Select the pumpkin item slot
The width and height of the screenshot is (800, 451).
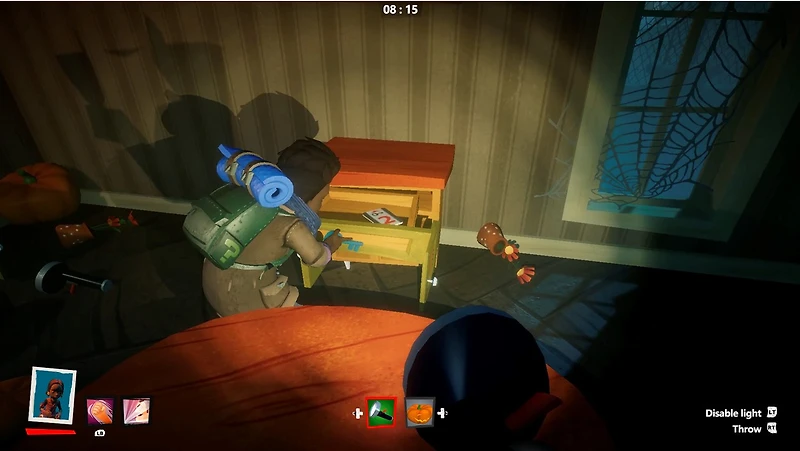[420, 412]
